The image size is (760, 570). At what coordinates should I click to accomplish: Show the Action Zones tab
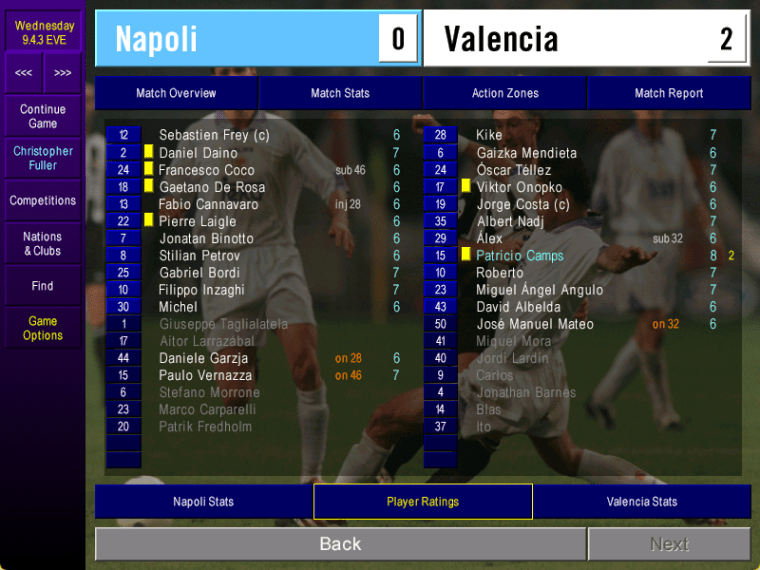click(x=505, y=93)
